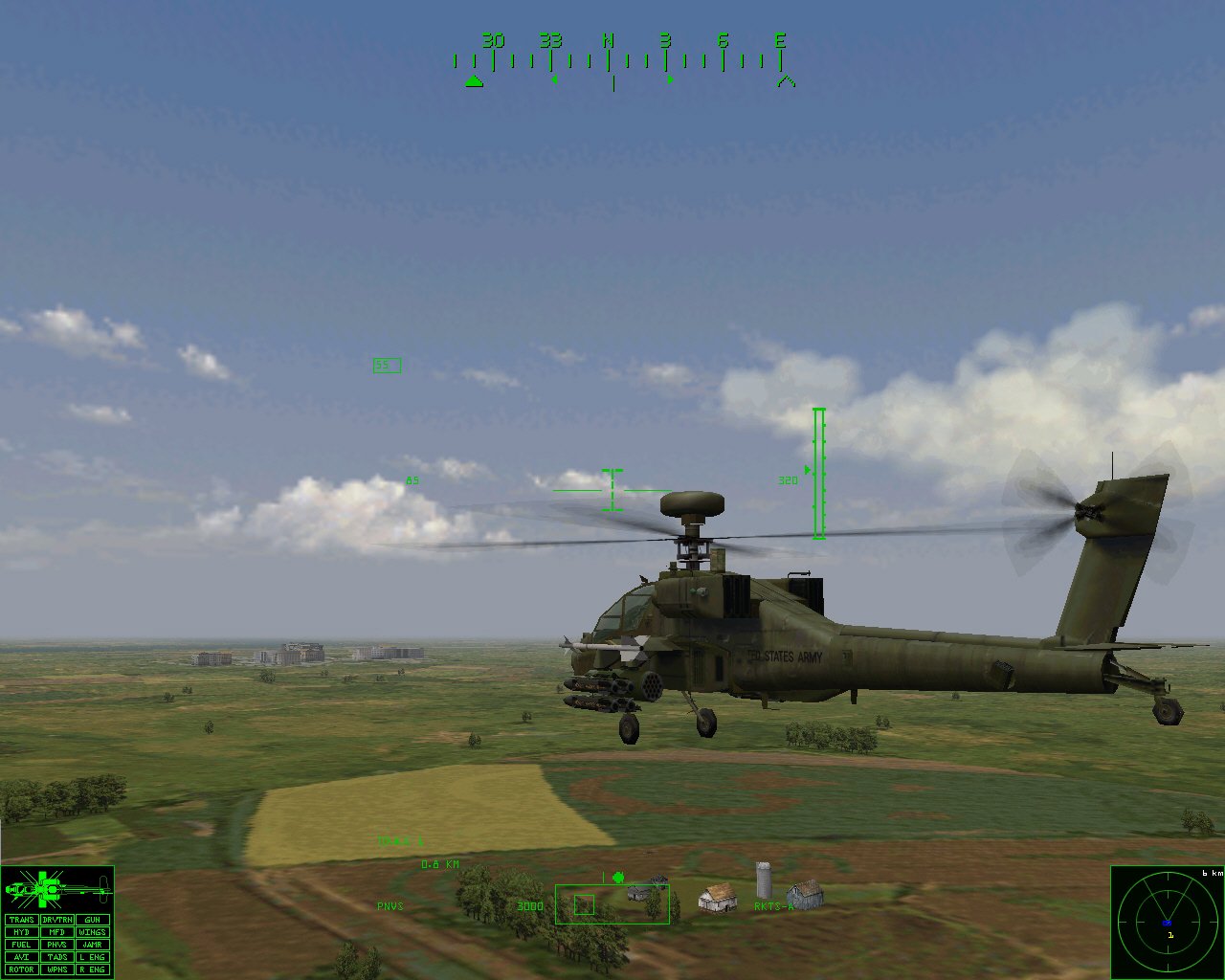Toggle the PNVS night vision mode
The width and height of the screenshot is (1225, 980).
tap(57, 945)
